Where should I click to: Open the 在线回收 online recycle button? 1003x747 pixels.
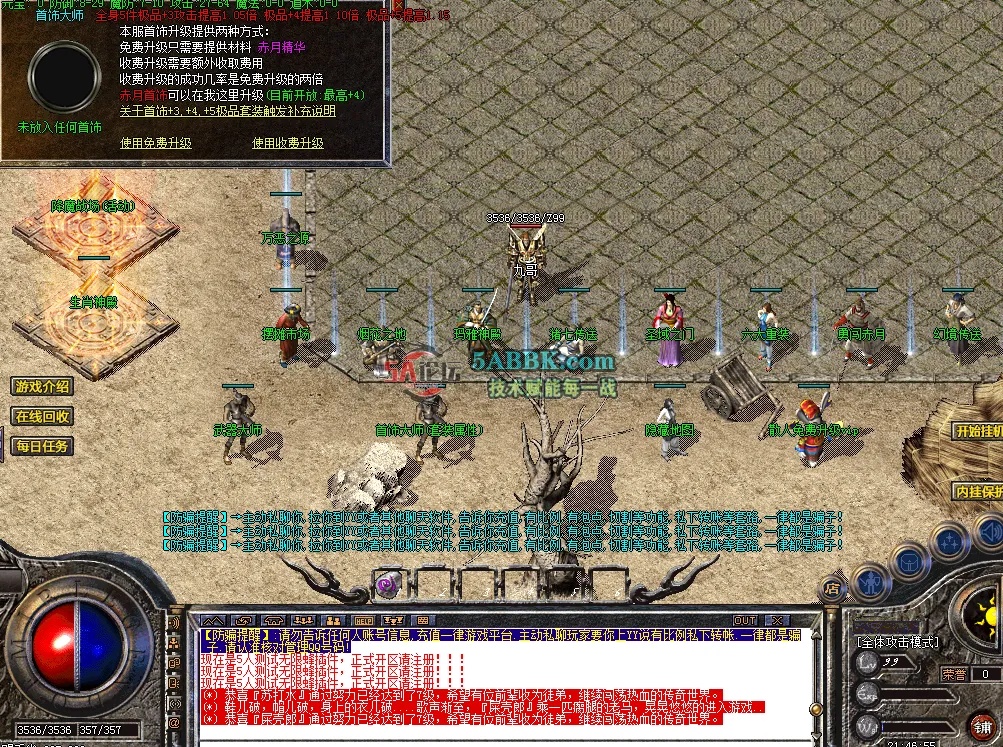point(42,416)
